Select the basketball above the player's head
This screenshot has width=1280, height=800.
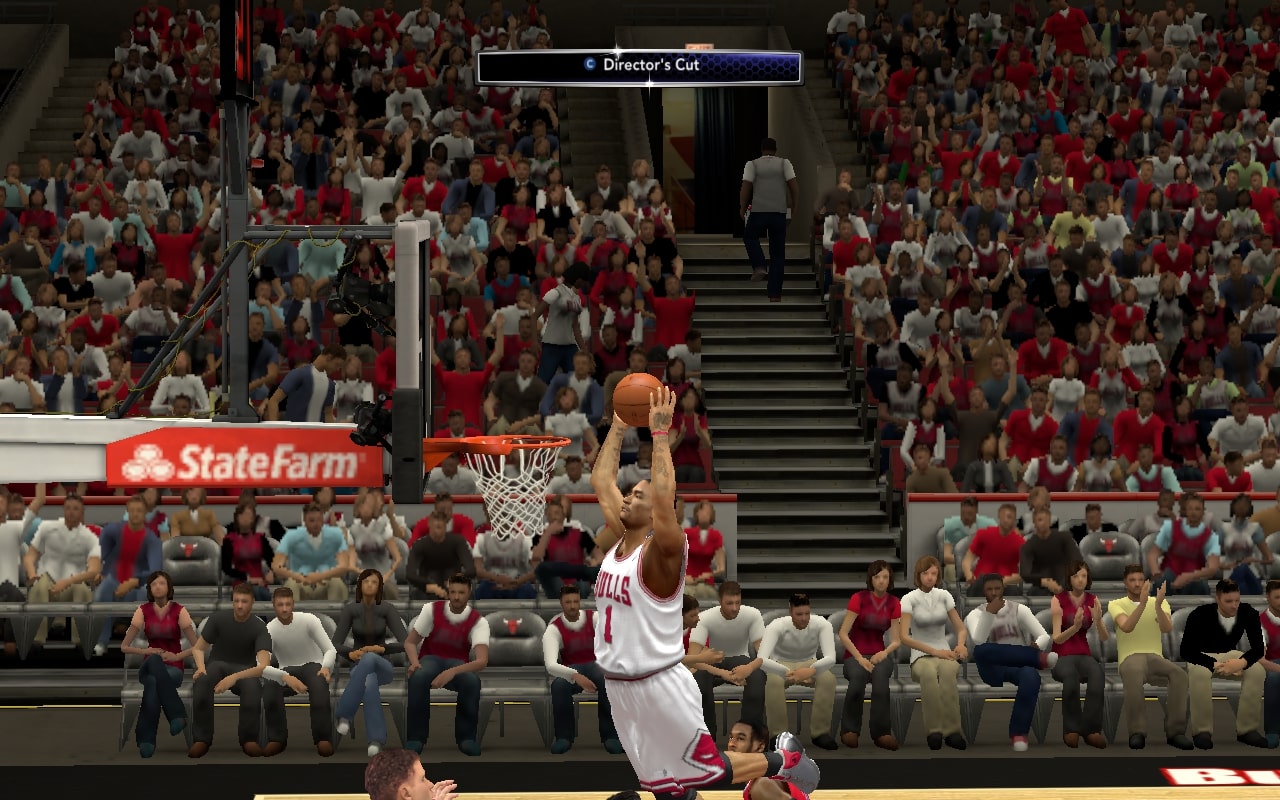click(638, 398)
